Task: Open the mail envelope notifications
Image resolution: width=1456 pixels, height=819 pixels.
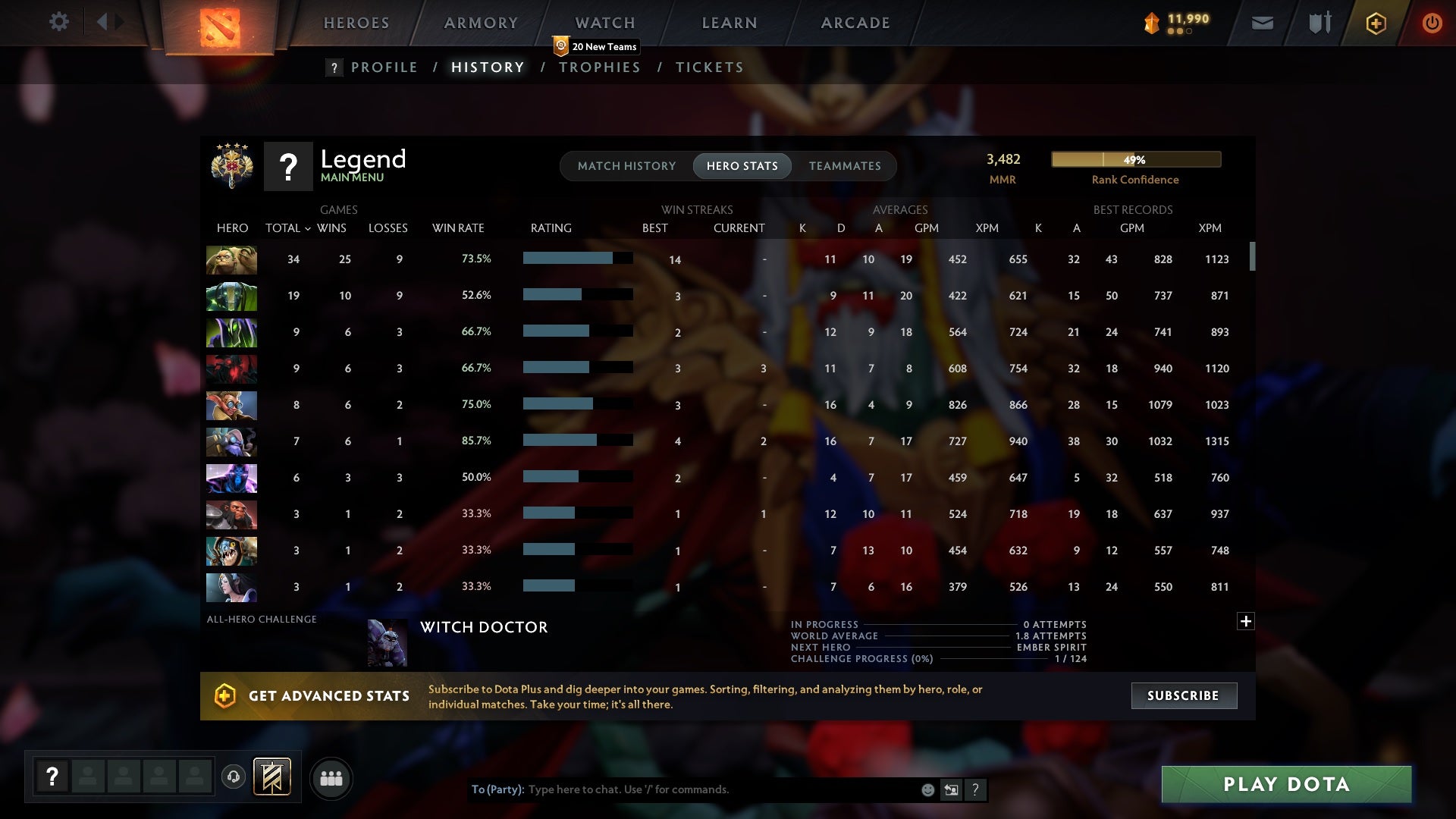Action: (x=1261, y=23)
